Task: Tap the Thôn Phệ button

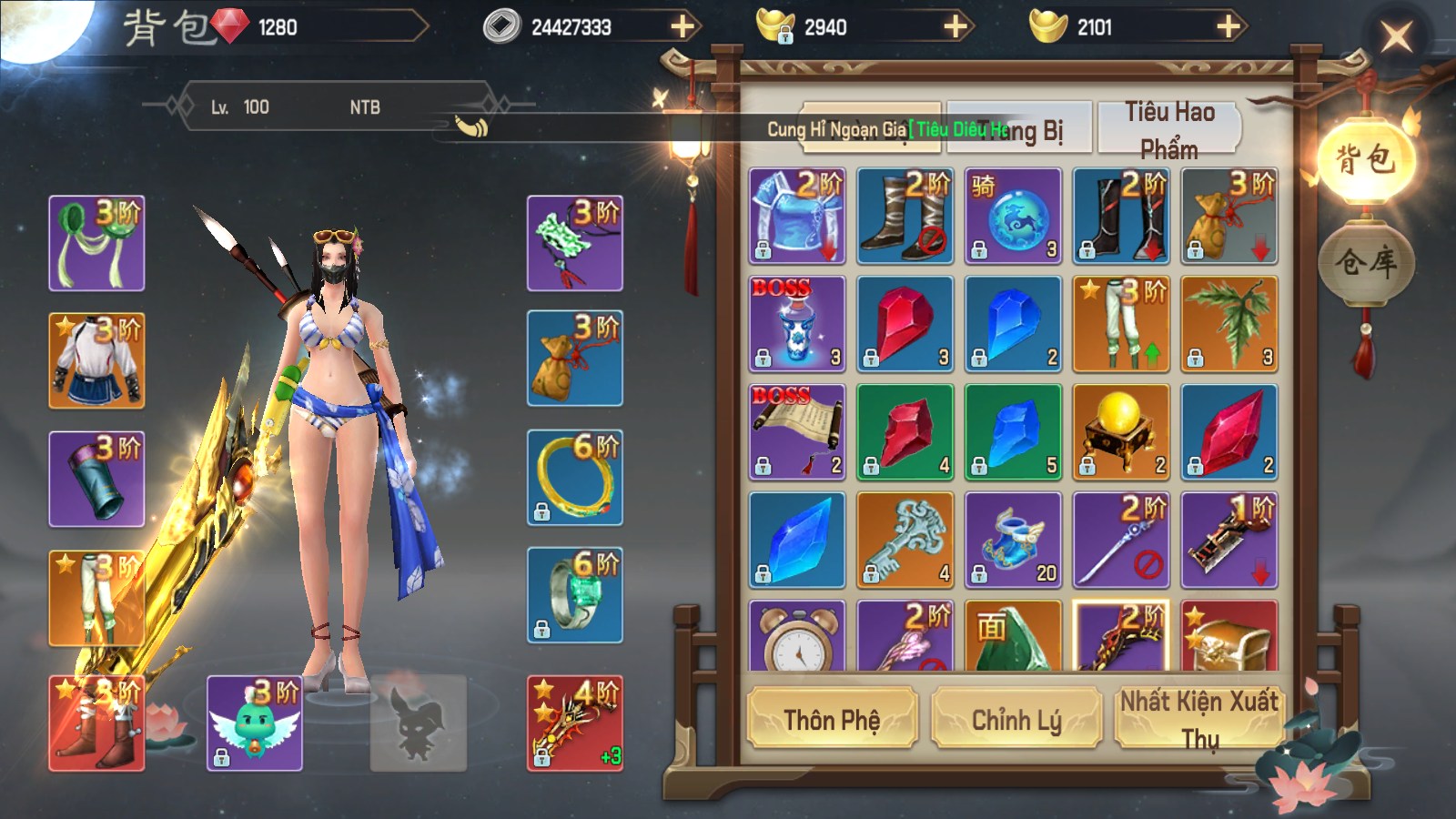Action: tap(832, 720)
